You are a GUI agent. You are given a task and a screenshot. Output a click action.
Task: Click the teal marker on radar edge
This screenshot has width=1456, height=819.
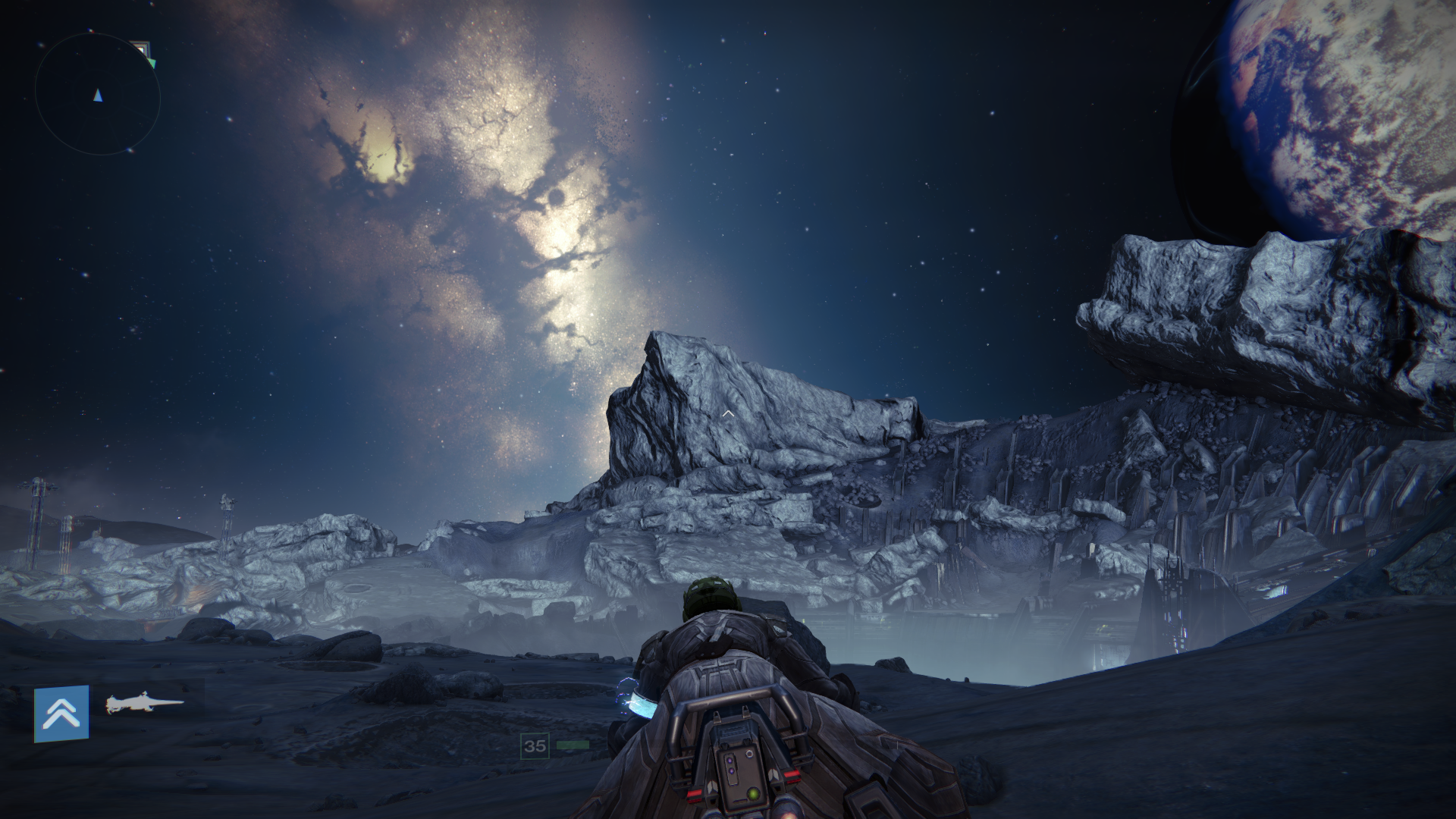152,64
